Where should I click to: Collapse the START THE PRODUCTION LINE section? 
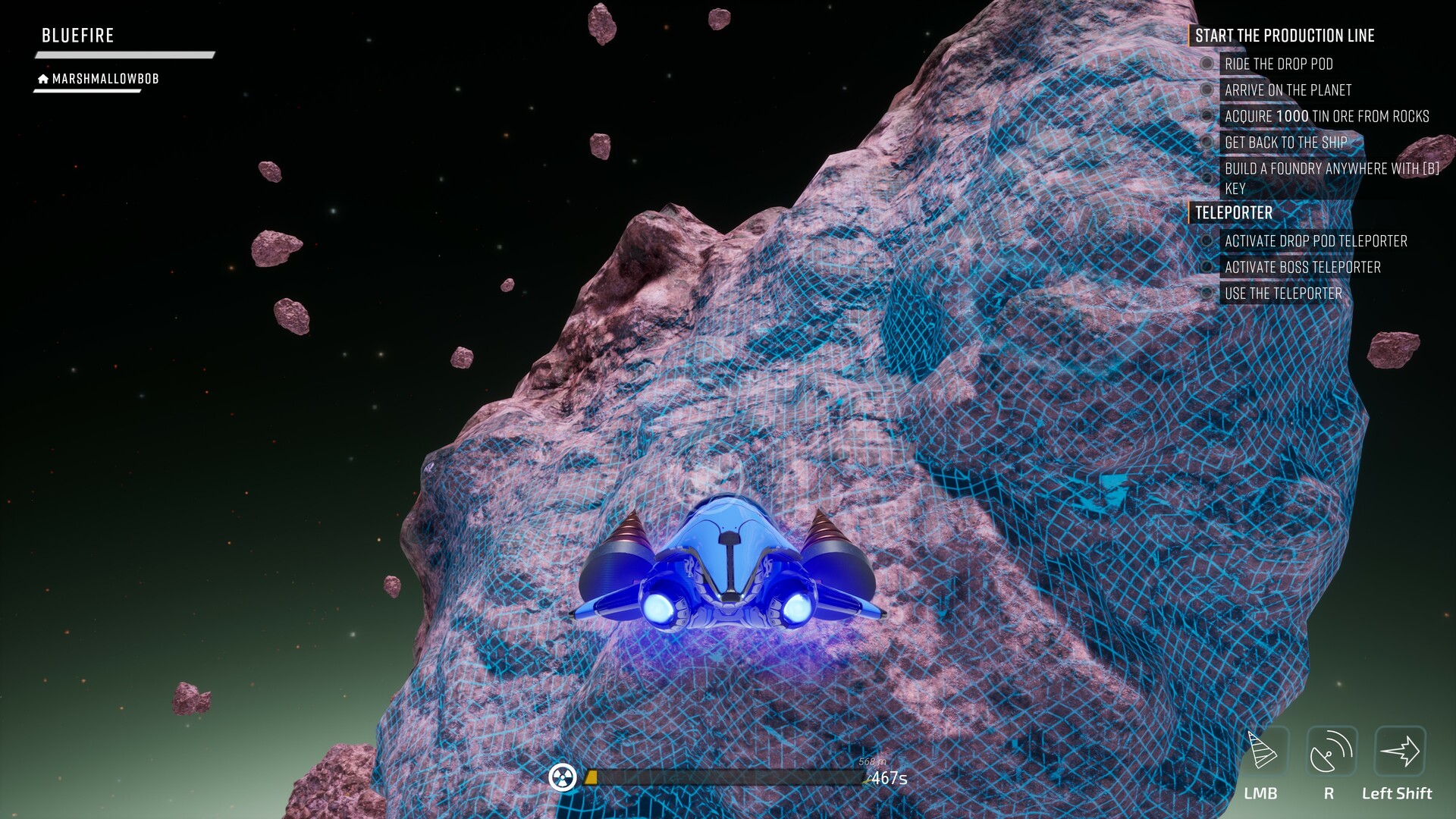click(1285, 35)
